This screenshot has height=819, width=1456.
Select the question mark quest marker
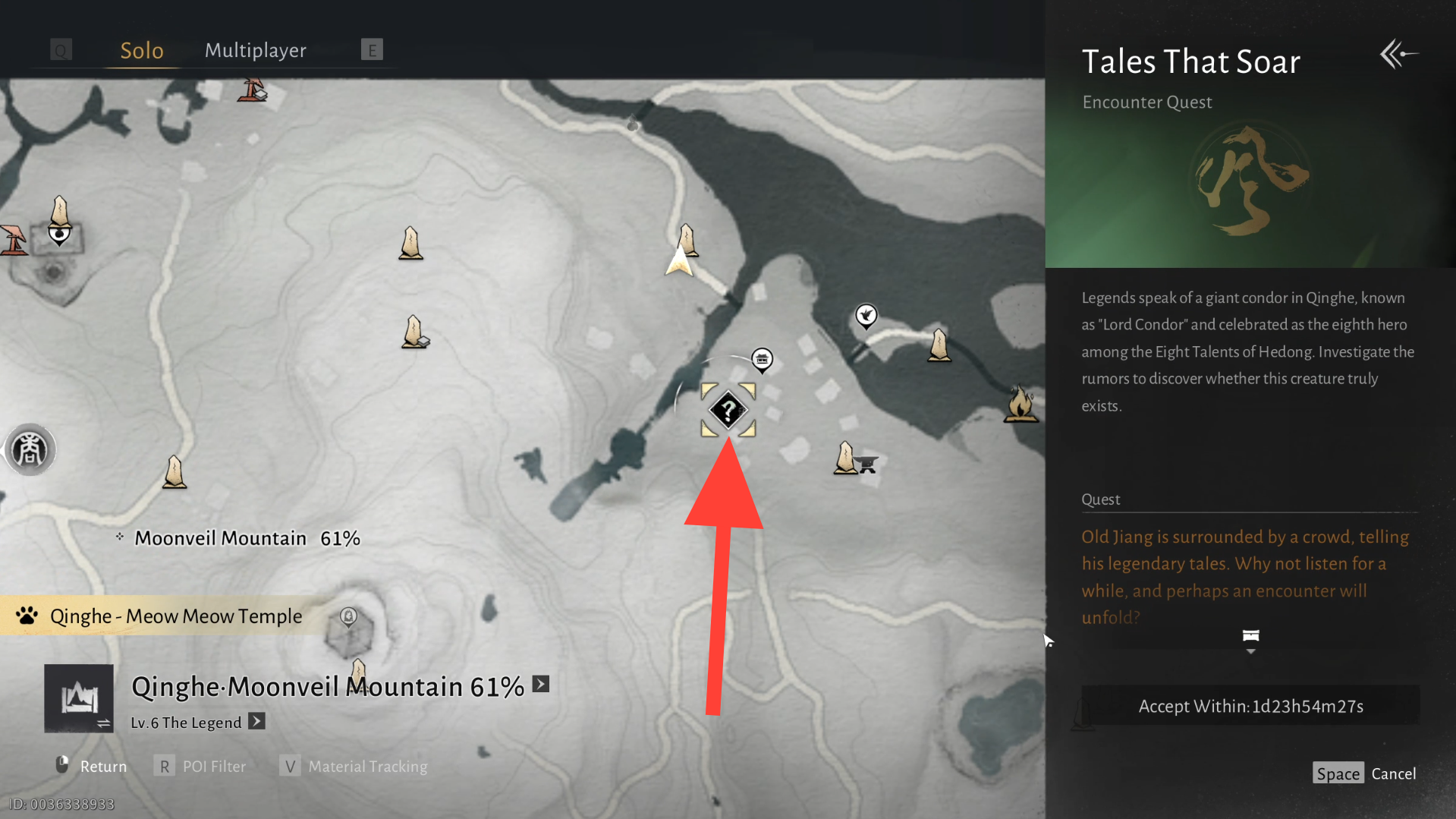[728, 411]
